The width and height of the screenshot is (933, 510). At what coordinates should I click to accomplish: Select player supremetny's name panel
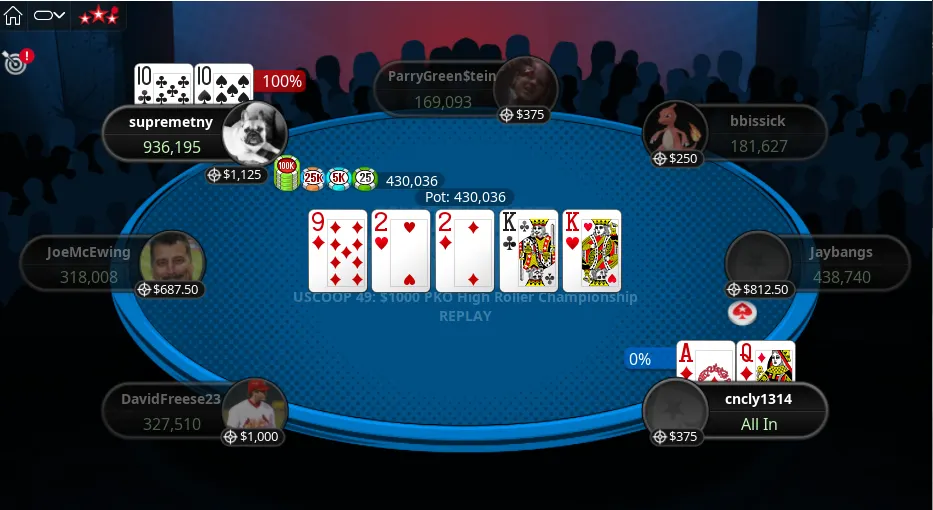(x=160, y=134)
